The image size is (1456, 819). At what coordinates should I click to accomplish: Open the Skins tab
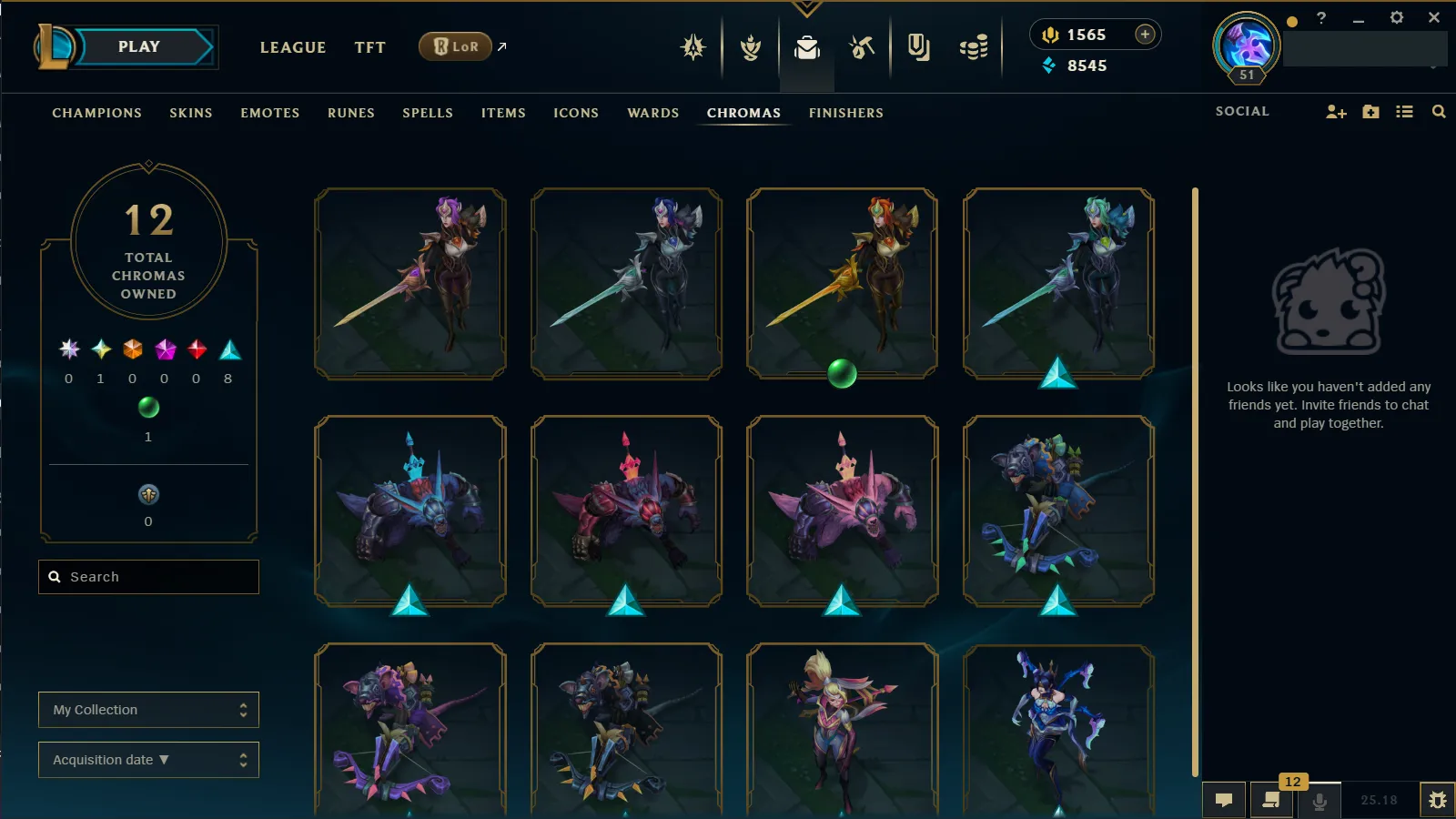[190, 113]
